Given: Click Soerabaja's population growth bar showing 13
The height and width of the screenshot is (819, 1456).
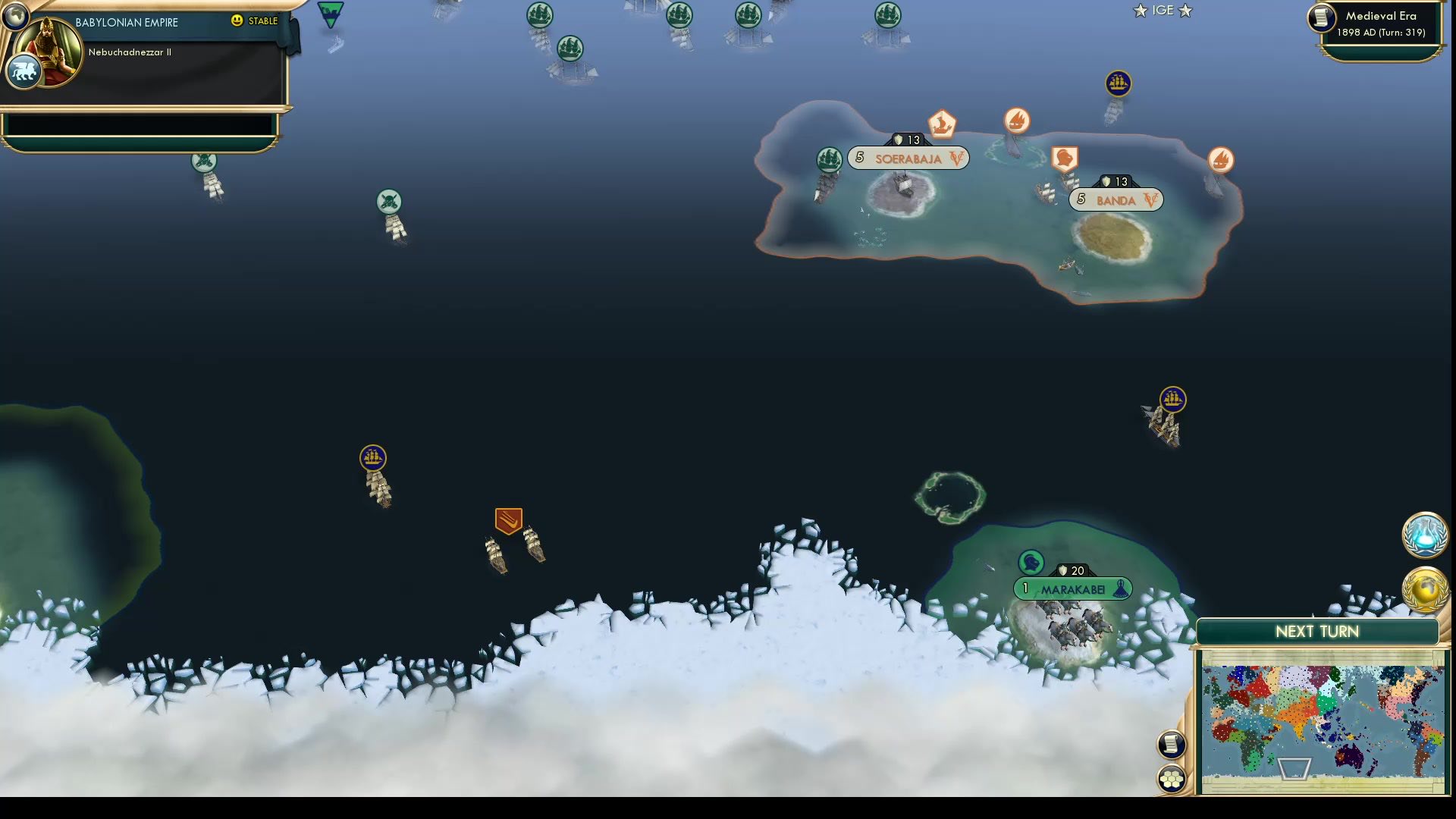Looking at the screenshot, I should pos(909,140).
